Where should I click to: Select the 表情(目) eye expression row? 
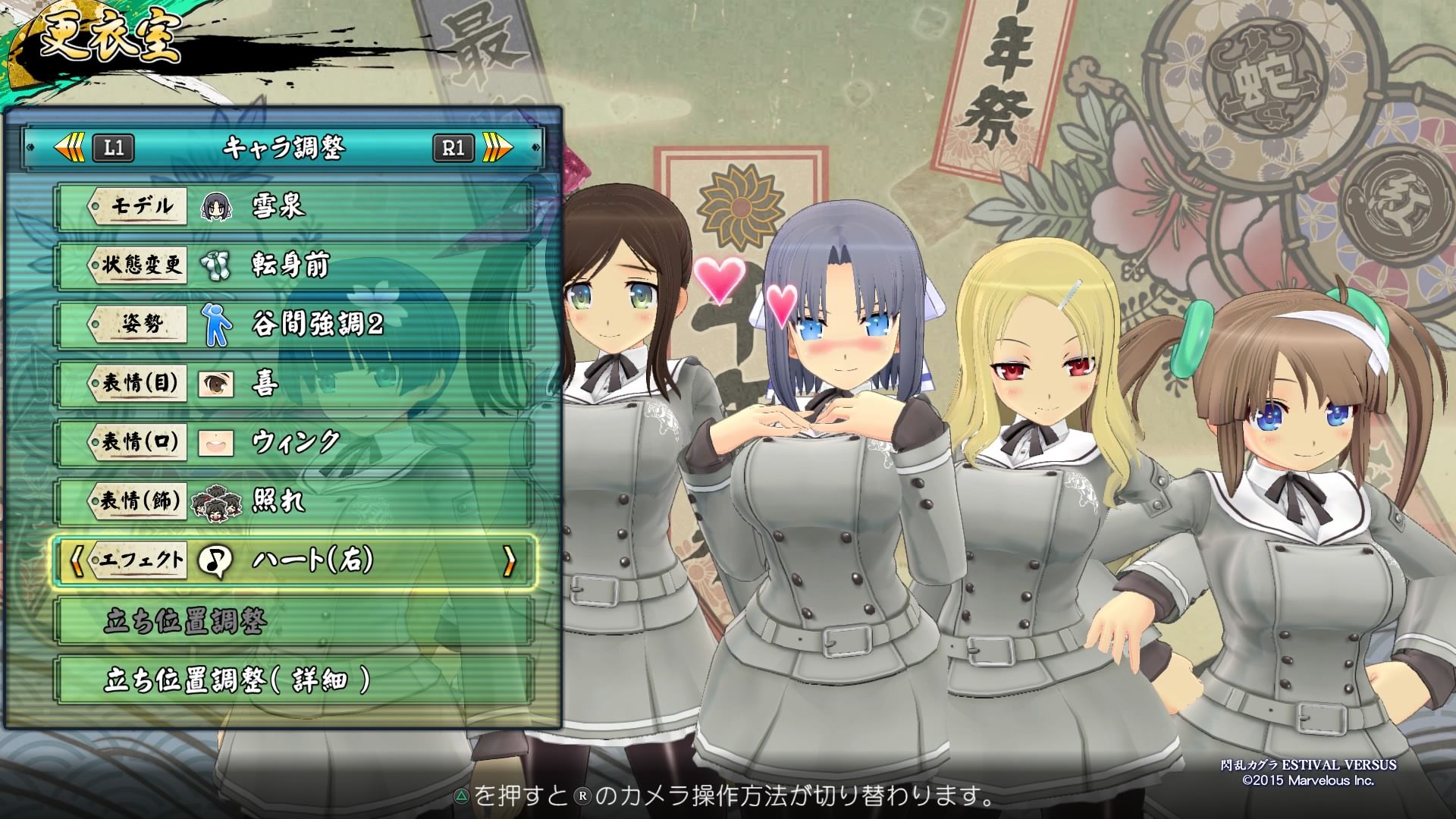click(x=294, y=384)
